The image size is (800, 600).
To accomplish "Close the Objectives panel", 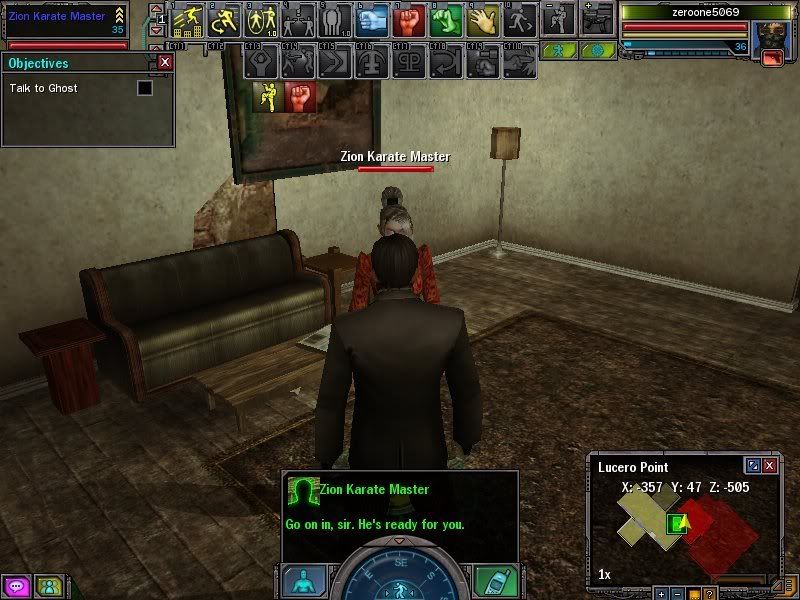I will click(165, 62).
